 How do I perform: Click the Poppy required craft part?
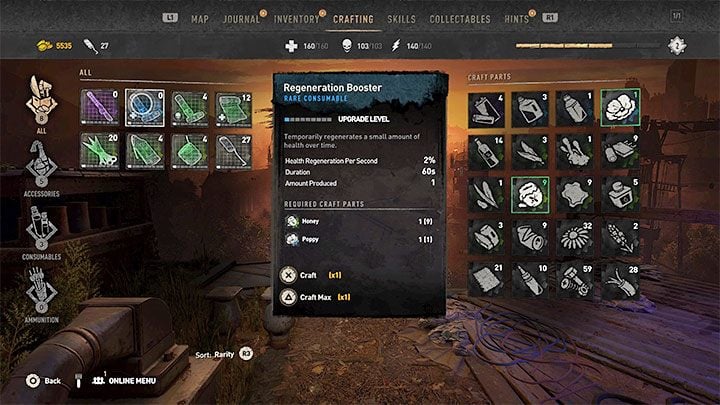tap(312, 239)
